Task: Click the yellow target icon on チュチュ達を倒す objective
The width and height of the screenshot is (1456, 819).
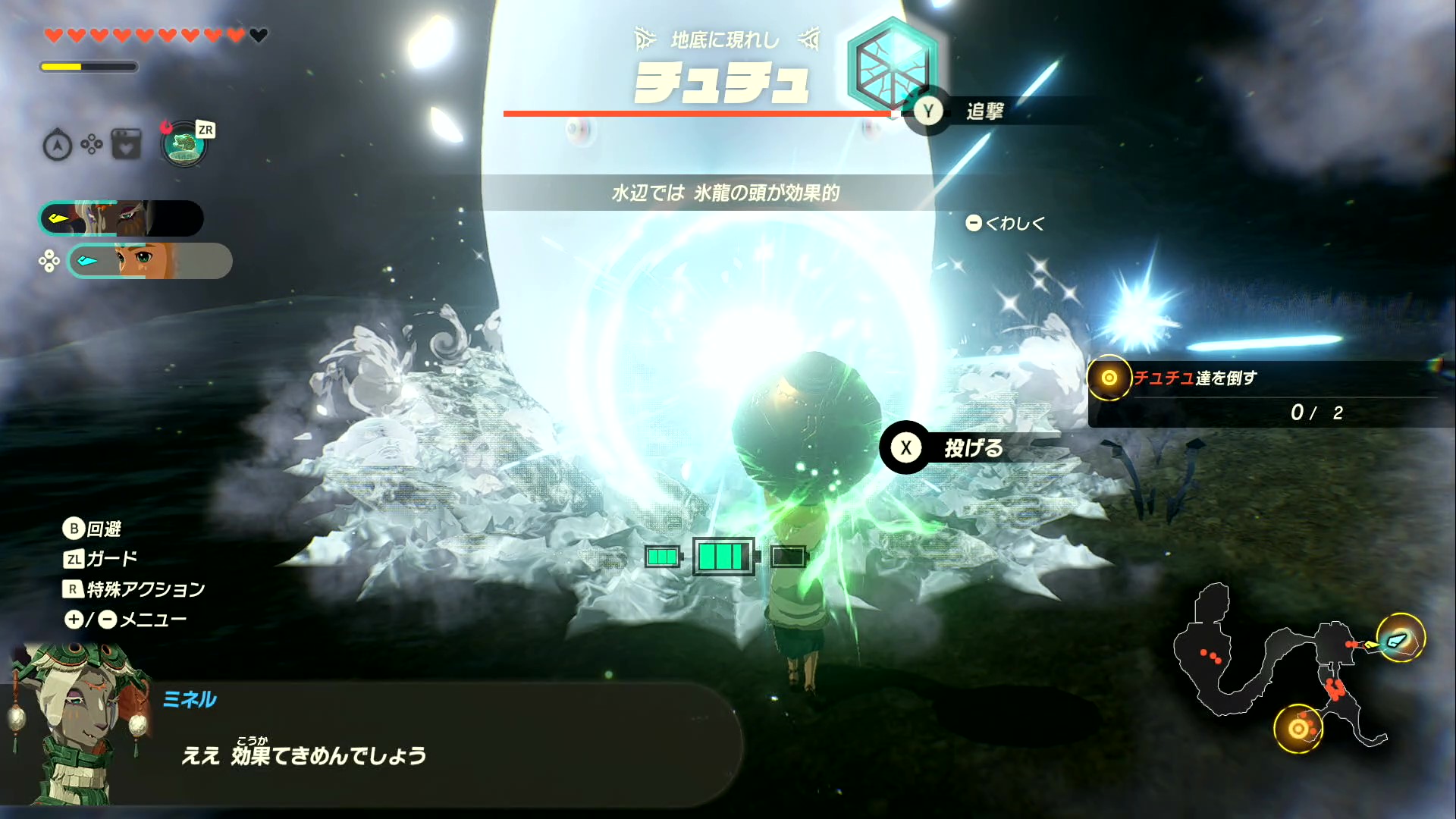Action: 1109,378
